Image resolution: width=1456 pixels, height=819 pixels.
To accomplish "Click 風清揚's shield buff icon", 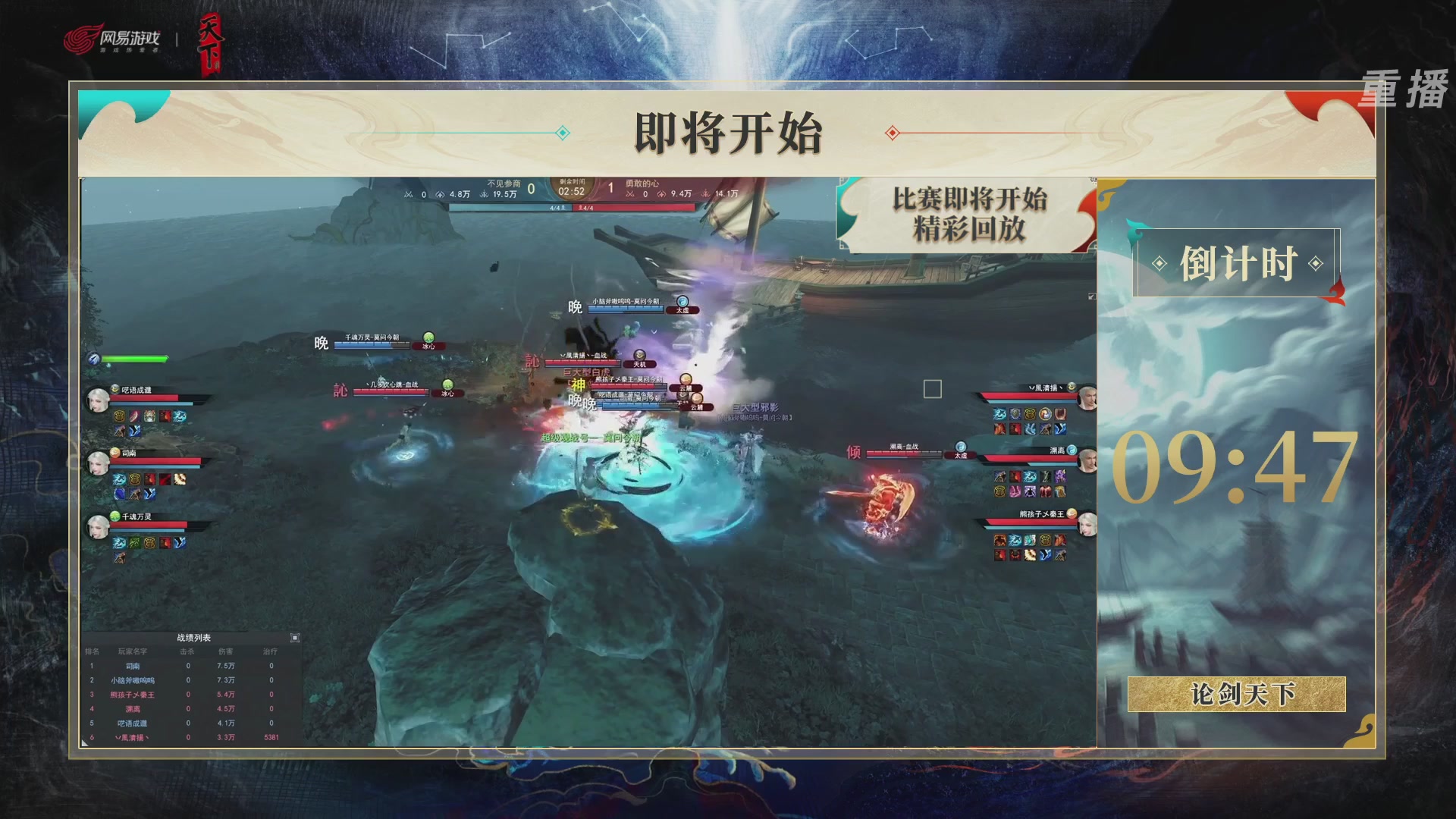I will pyautogui.click(x=1015, y=415).
